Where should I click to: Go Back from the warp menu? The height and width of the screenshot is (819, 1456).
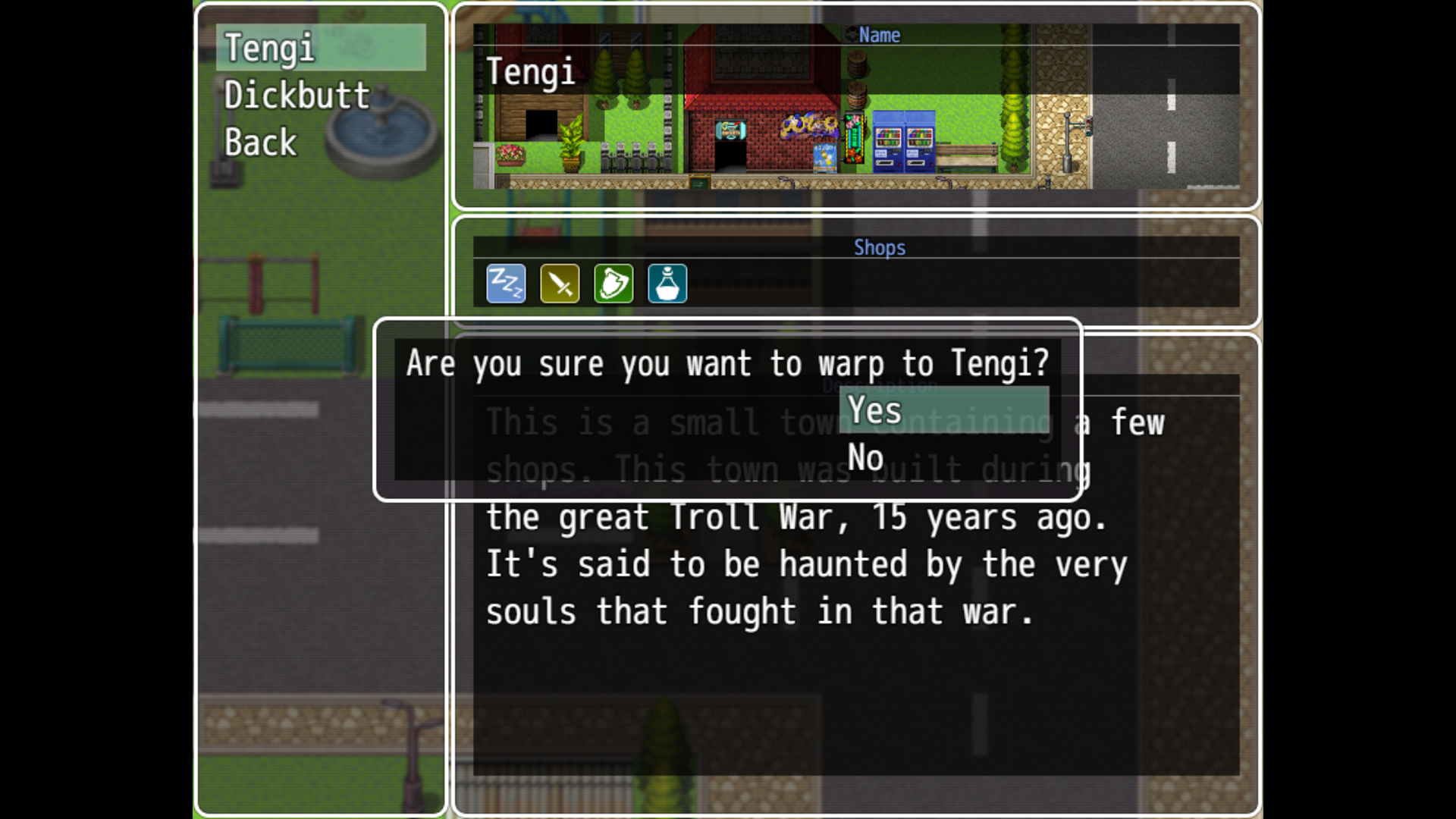click(261, 143)
